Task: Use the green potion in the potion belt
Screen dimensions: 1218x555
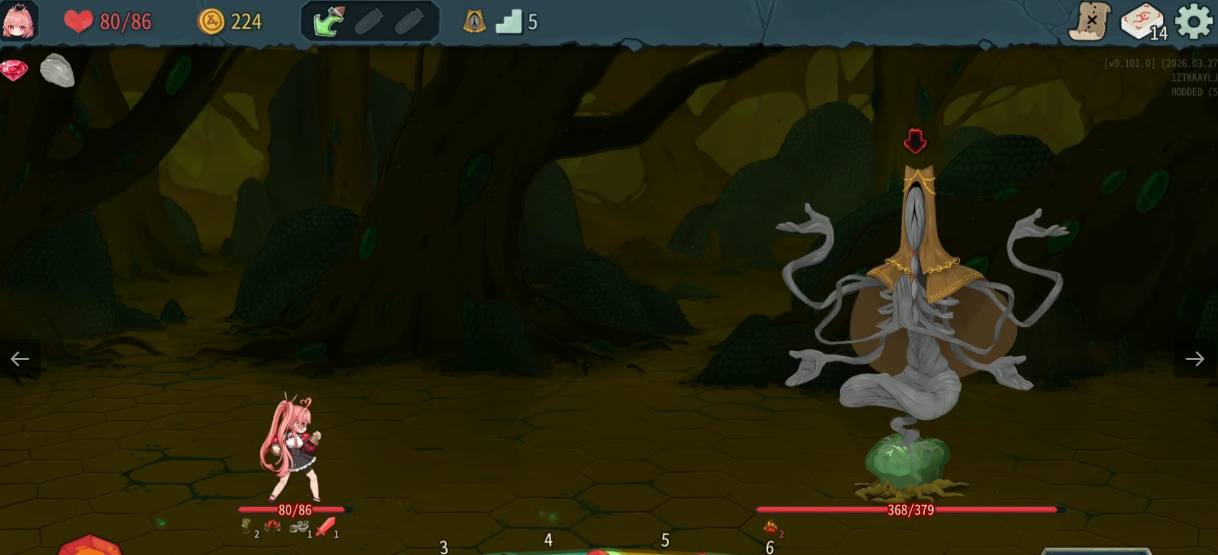Action: point(329,21)
